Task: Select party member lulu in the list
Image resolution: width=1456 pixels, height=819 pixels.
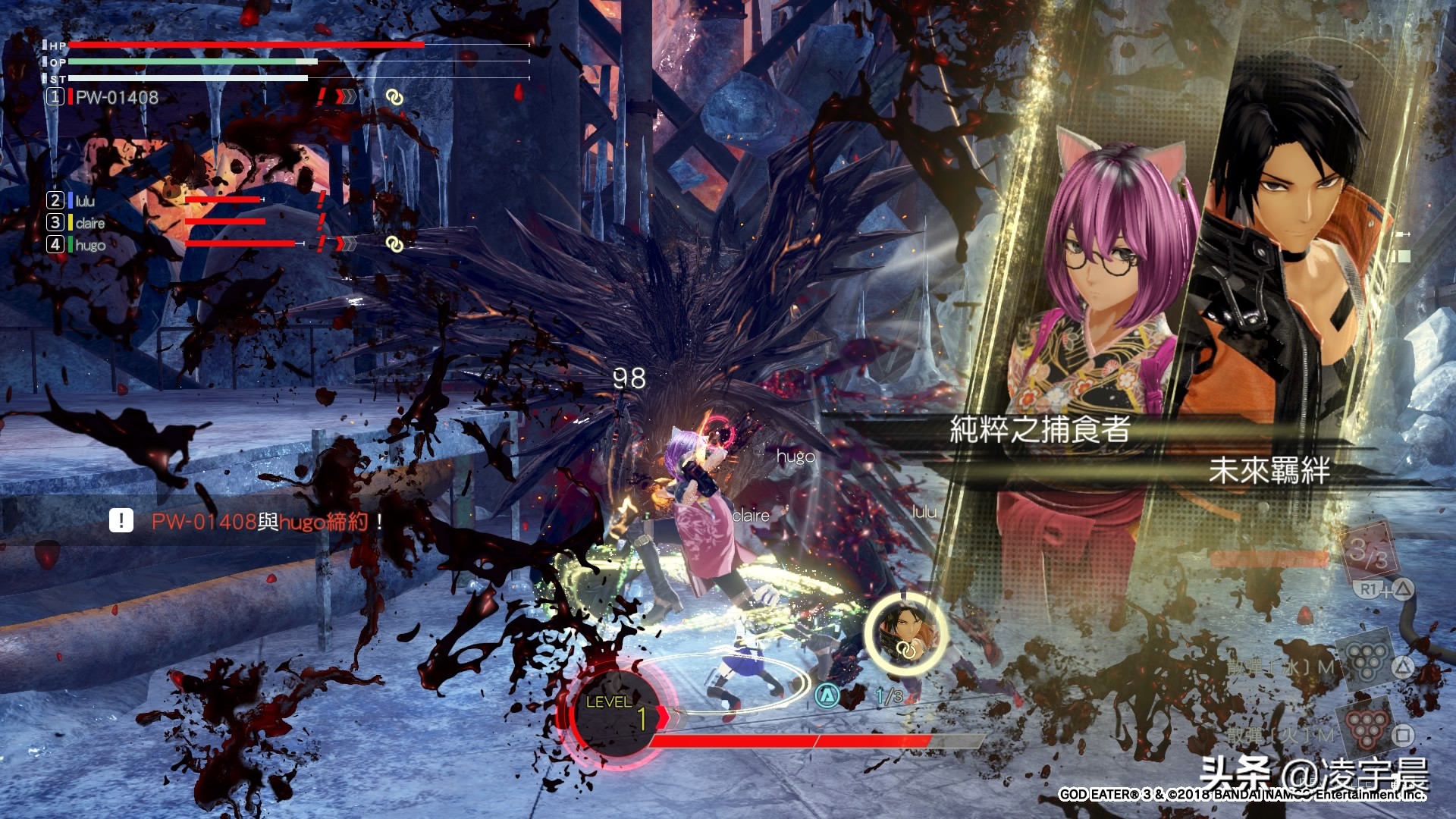Action: pos(84,200)
